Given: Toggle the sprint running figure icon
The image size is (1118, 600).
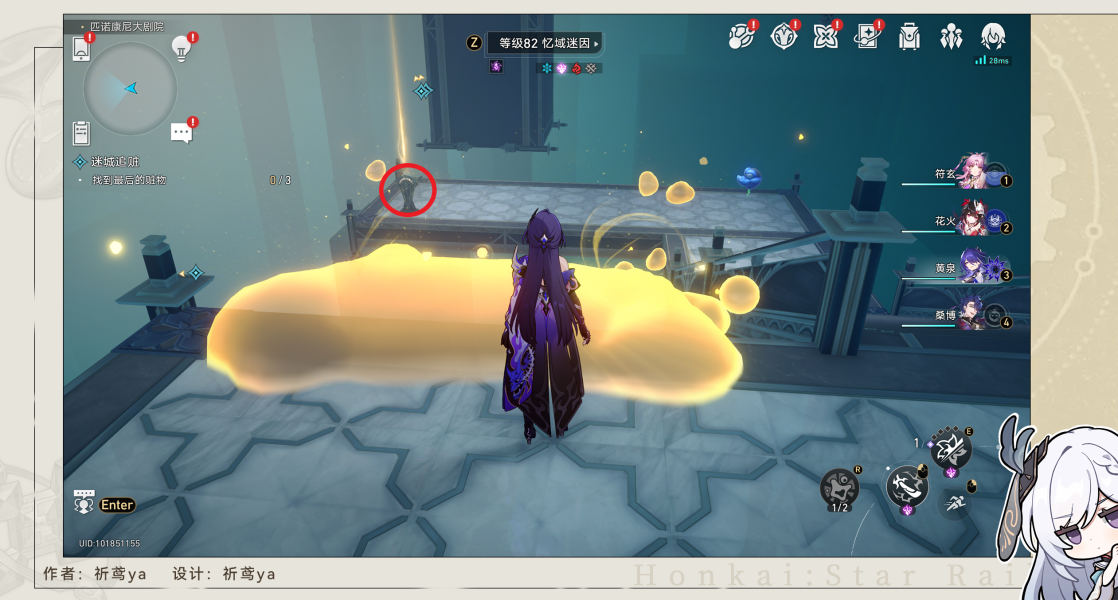Looking at the screenshot, I should coord(955,503).
